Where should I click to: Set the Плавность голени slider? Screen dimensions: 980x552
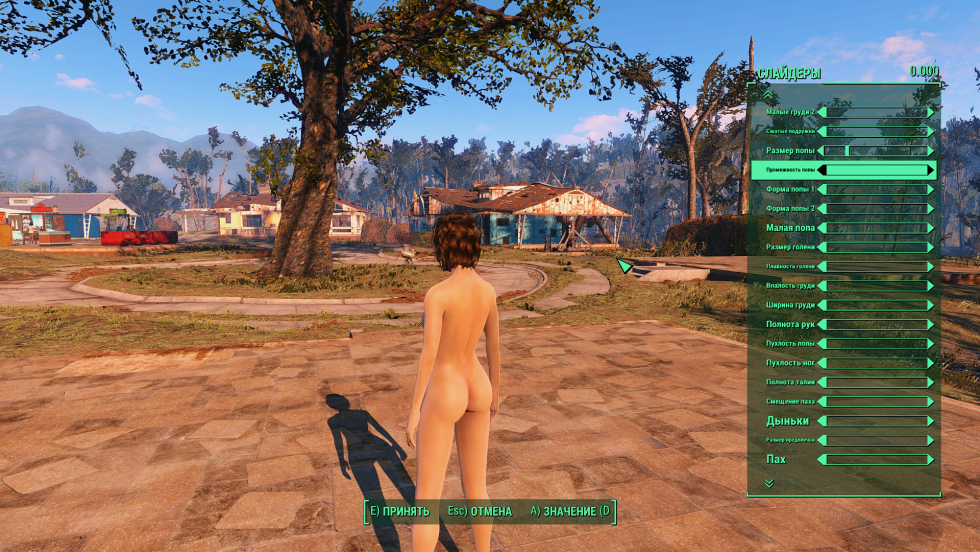pyautogui.click(x=877, y=267)
